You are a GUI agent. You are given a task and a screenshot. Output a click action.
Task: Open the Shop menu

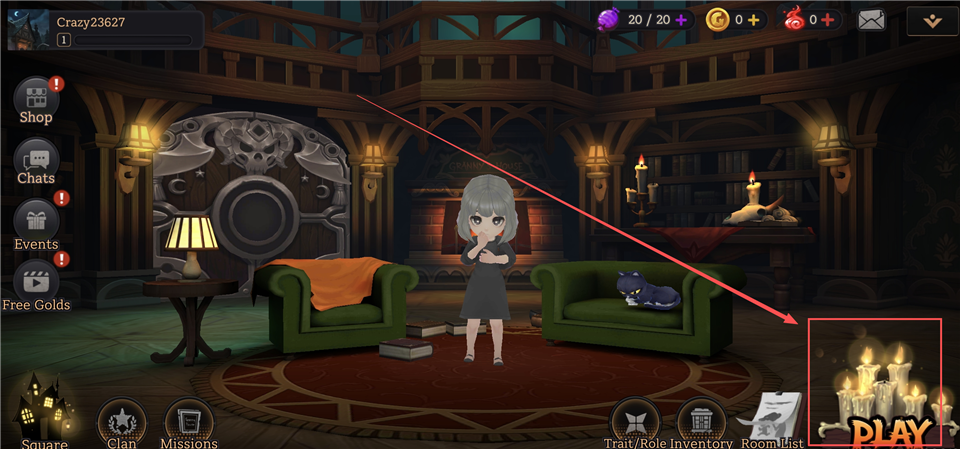[x=36, y=101]
